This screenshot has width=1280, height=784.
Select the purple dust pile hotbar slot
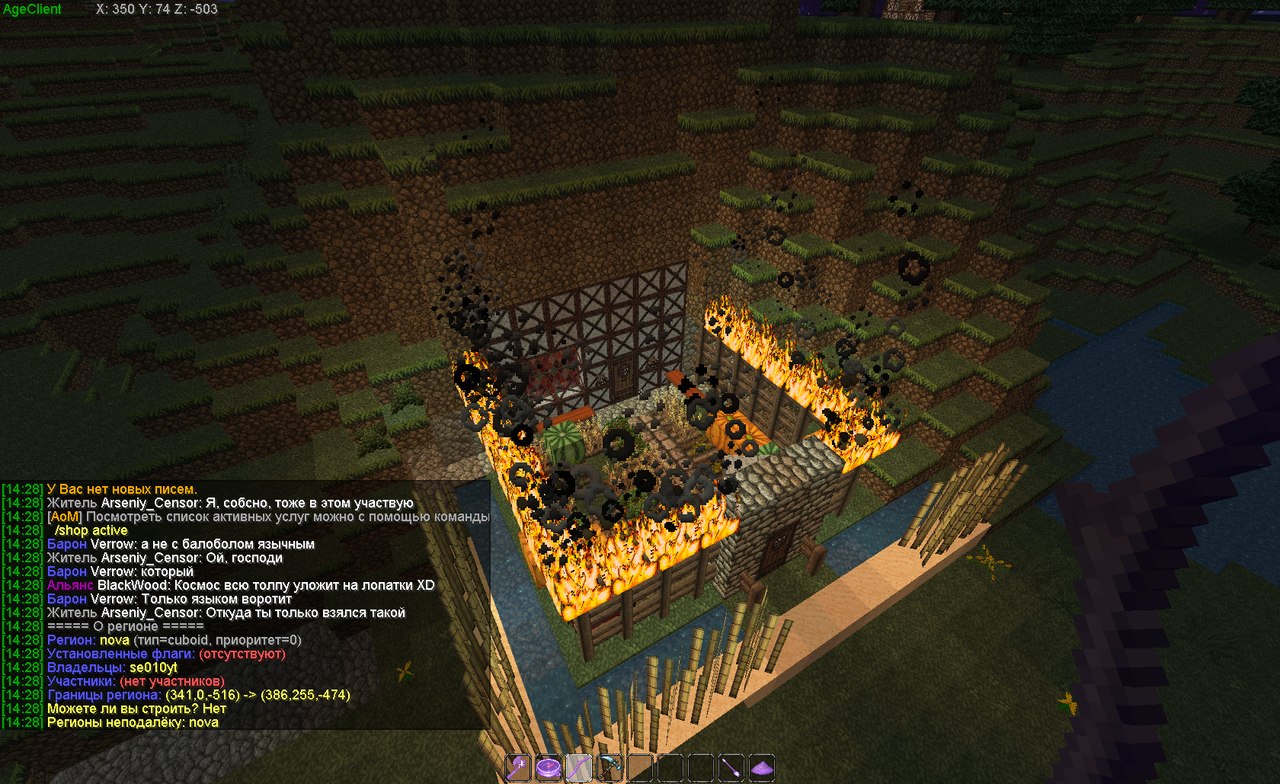762,768
